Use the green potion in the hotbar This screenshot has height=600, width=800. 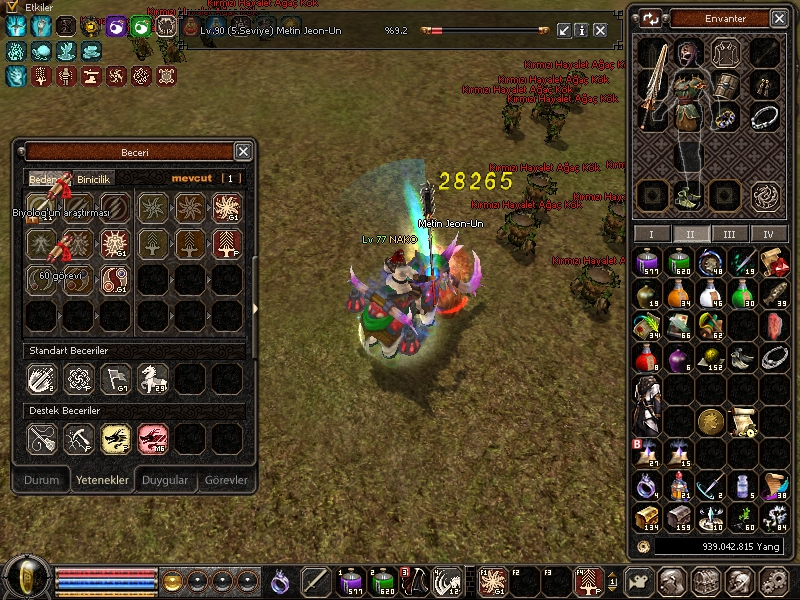(384, 581)
